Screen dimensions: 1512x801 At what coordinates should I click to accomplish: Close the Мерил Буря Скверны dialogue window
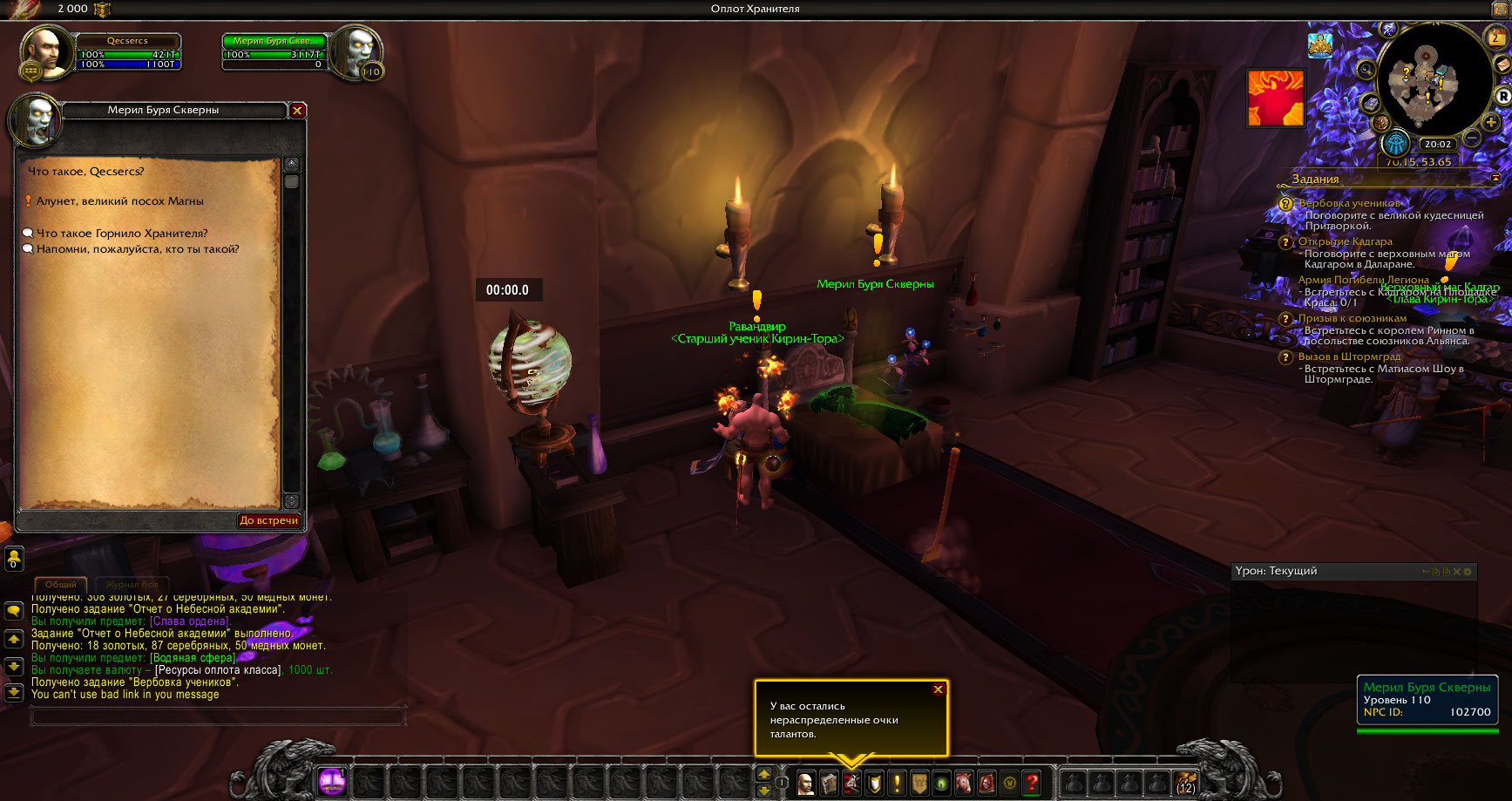tap(297, 111)
